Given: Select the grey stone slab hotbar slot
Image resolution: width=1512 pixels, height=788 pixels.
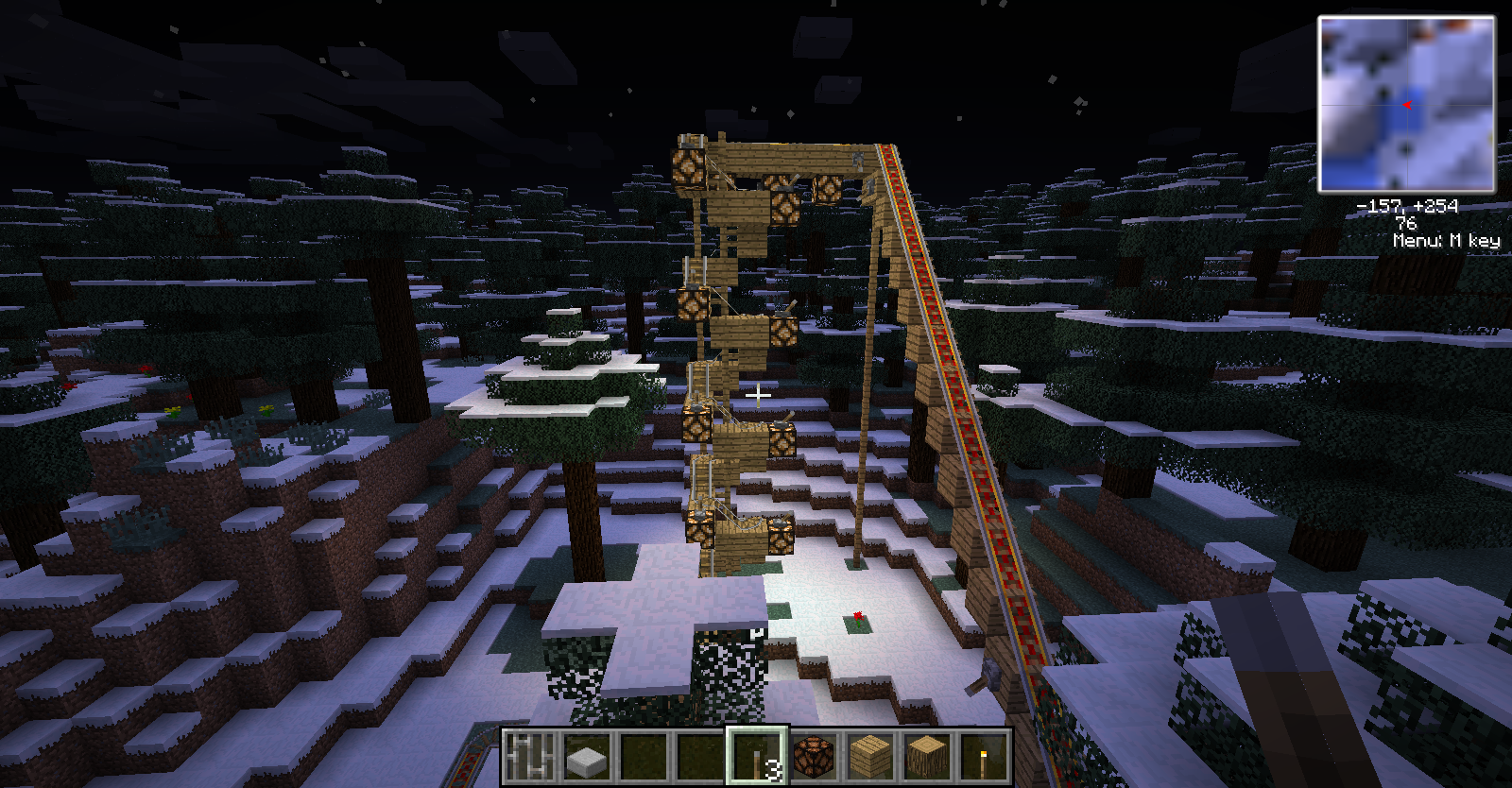Looking at the screenshot, I should [x=586, y=757].
